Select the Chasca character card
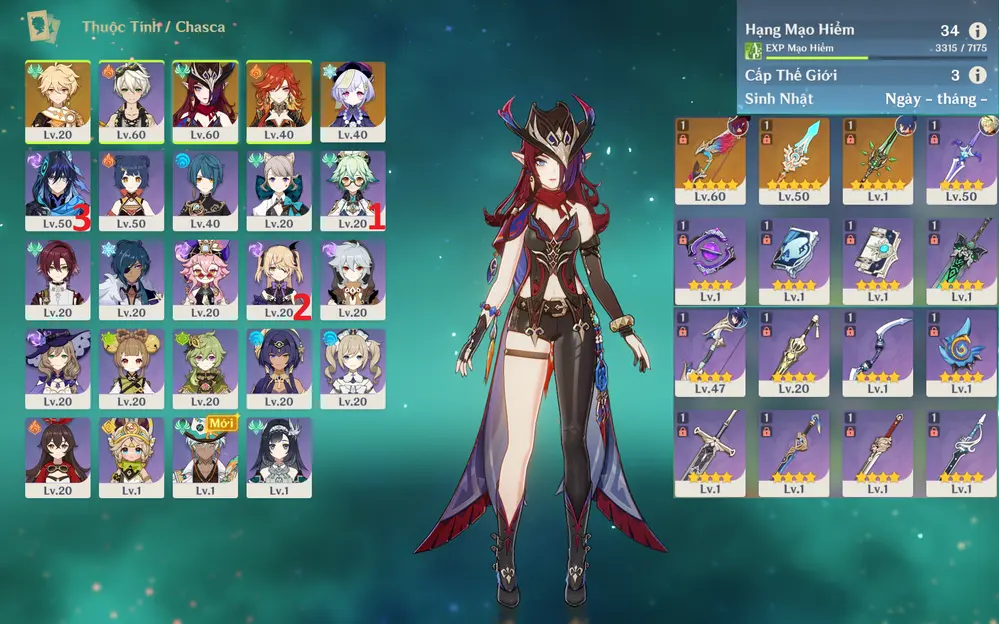This screenshot has height=624, width=999. click(205, 101)
